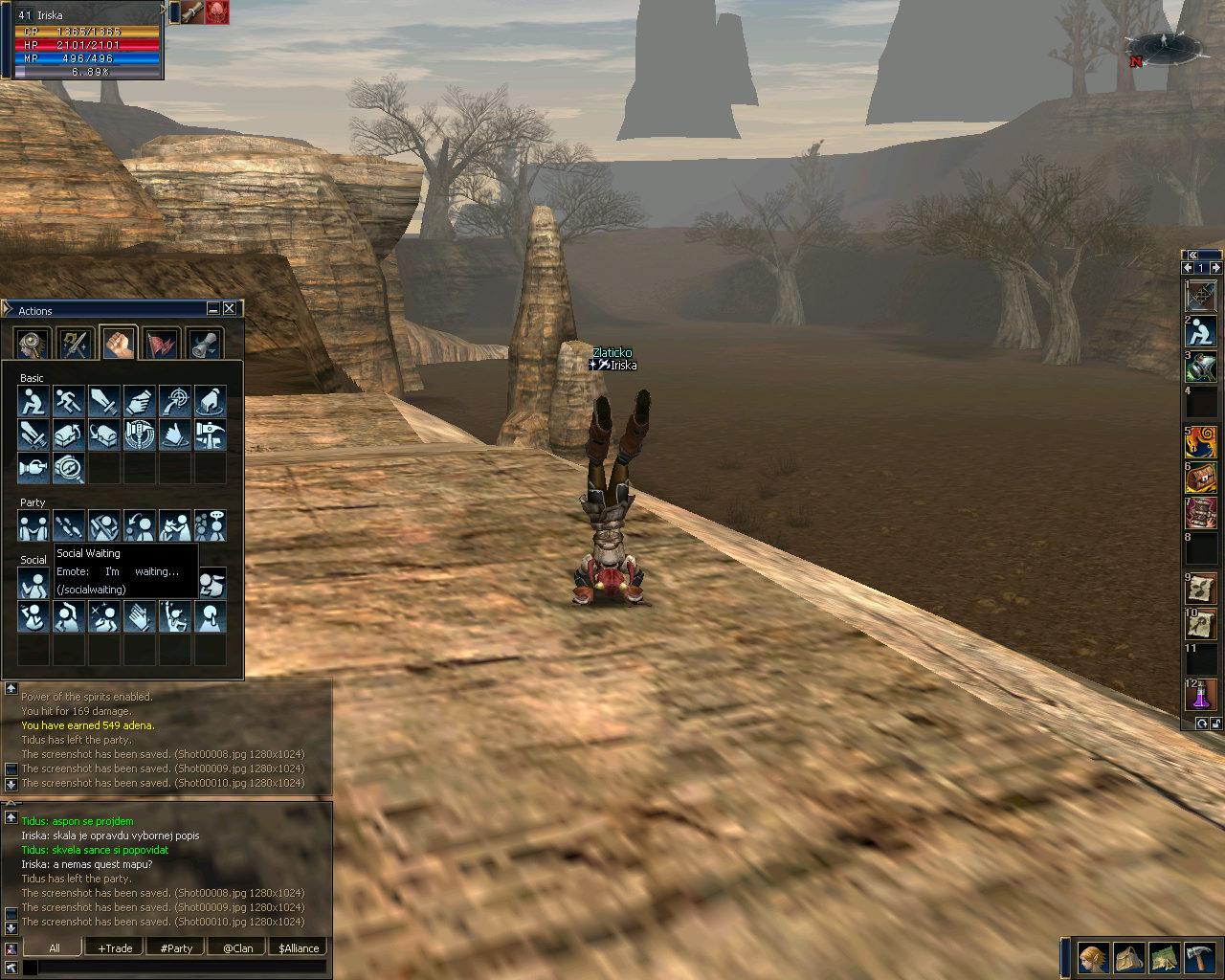Open the @Clan chat tab

237,948
